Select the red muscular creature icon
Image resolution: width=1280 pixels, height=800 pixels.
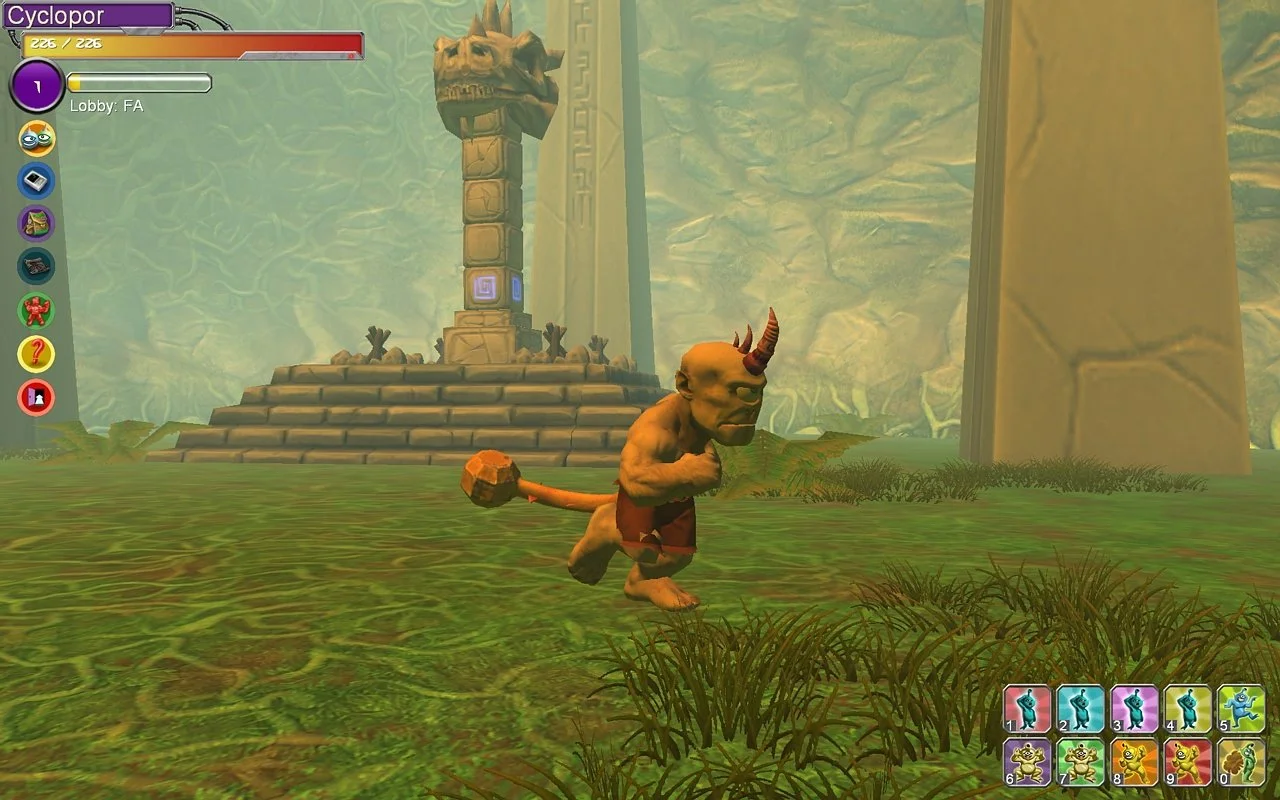click(x=37, y=310)
